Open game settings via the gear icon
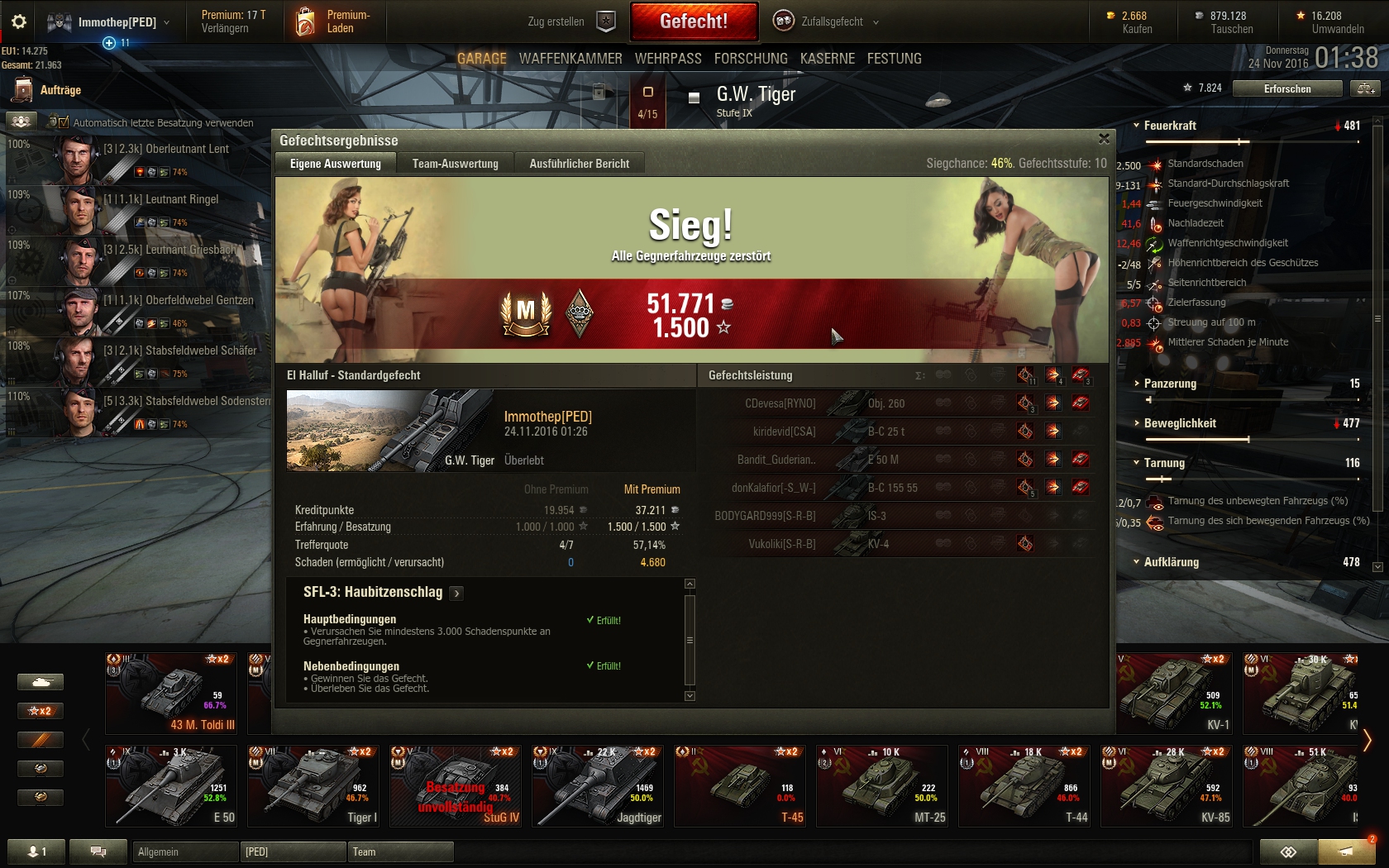 pos(19,21)
